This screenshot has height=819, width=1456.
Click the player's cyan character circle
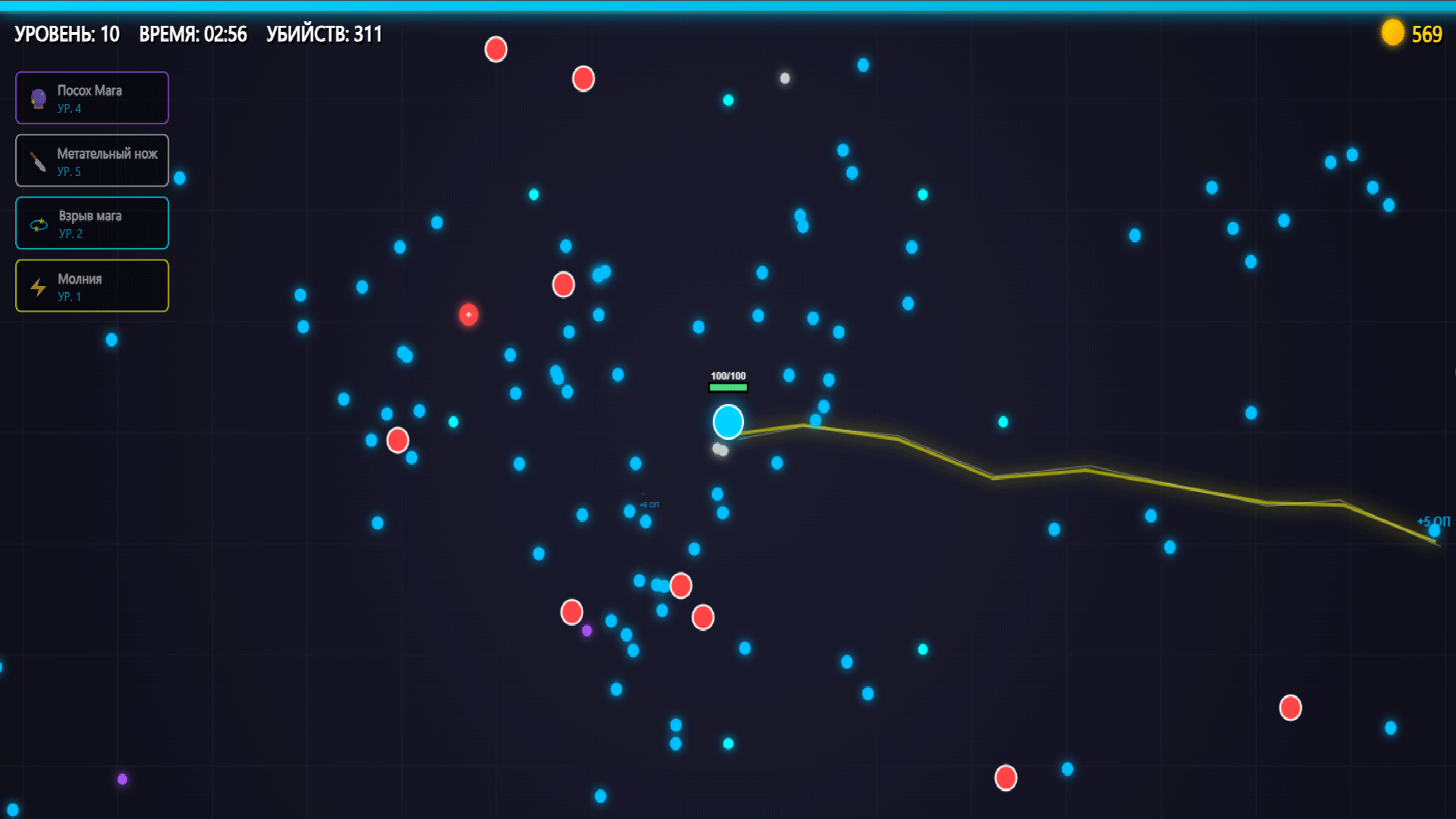click(727, 422)
